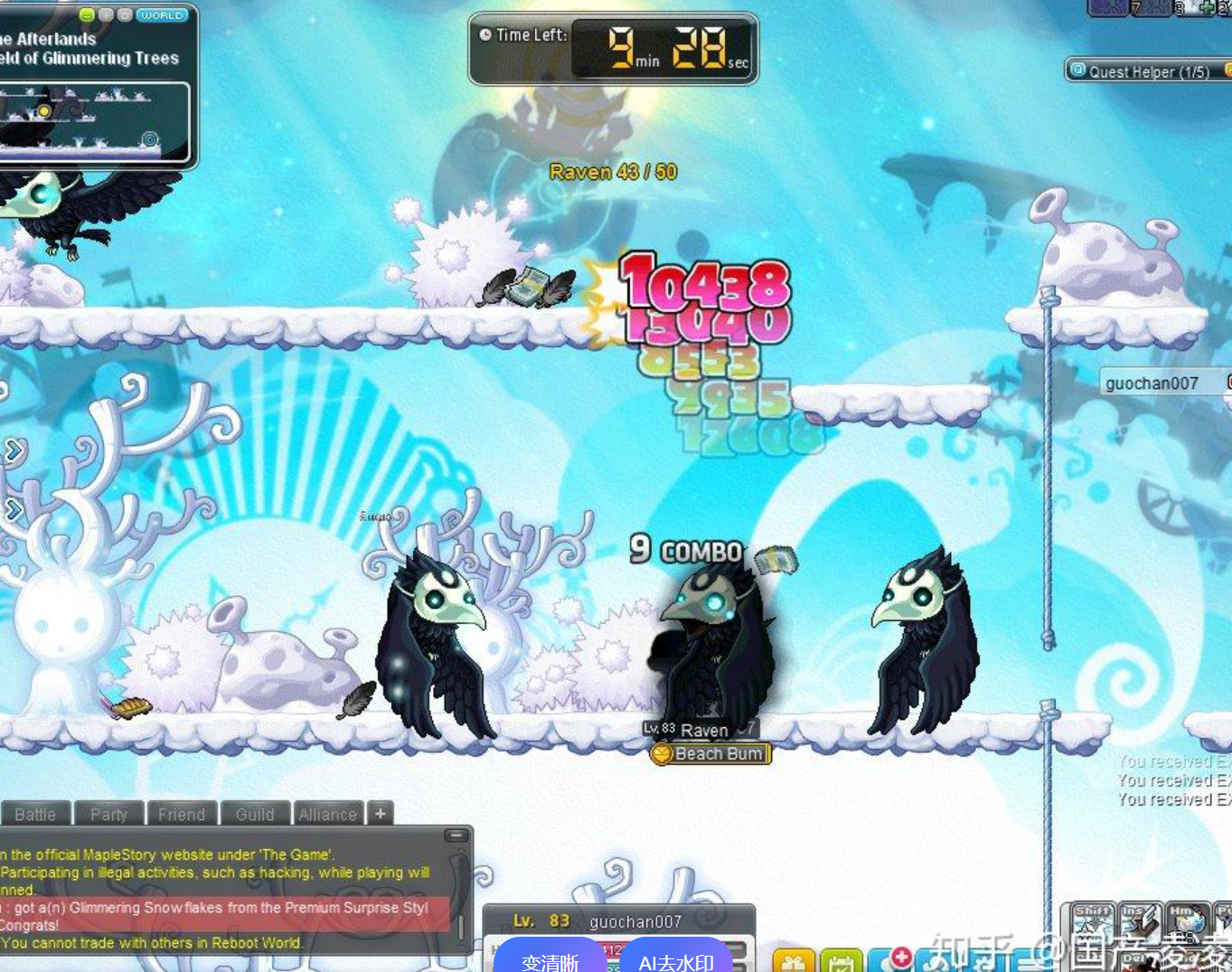The image size is (1232, 972).
Task: Click the blue 变清晰 overlay button
Action: tap(550, 960)
